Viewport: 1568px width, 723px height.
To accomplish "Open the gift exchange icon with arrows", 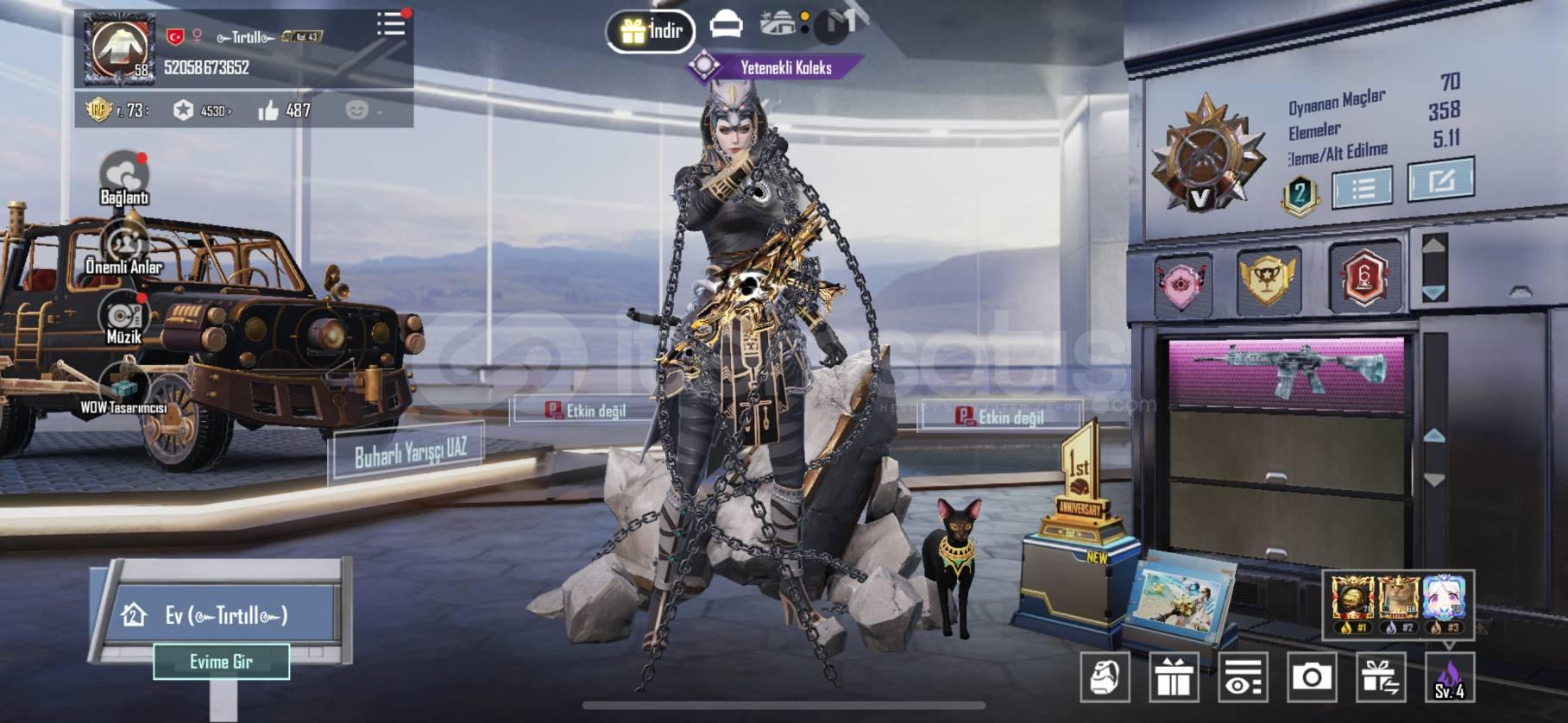I will (x=1381, y=676).
